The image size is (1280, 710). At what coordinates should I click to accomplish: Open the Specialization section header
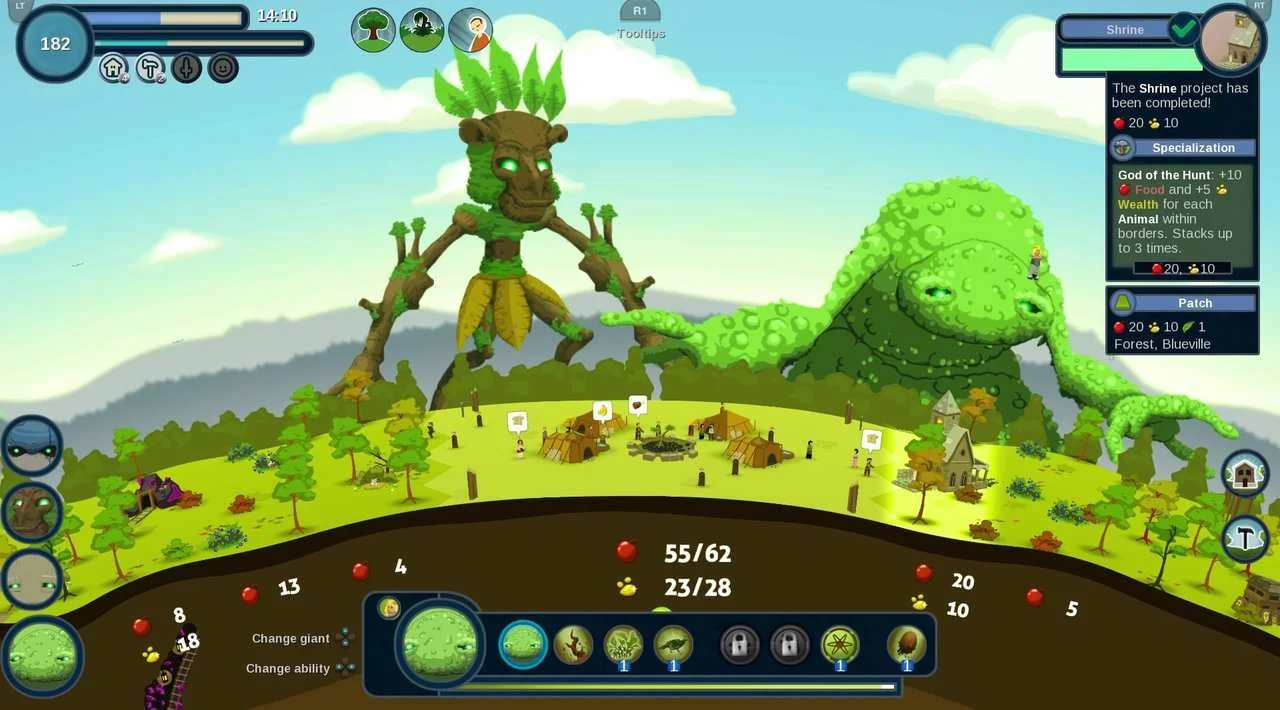pyautogui.click(x=1193, y=148)
